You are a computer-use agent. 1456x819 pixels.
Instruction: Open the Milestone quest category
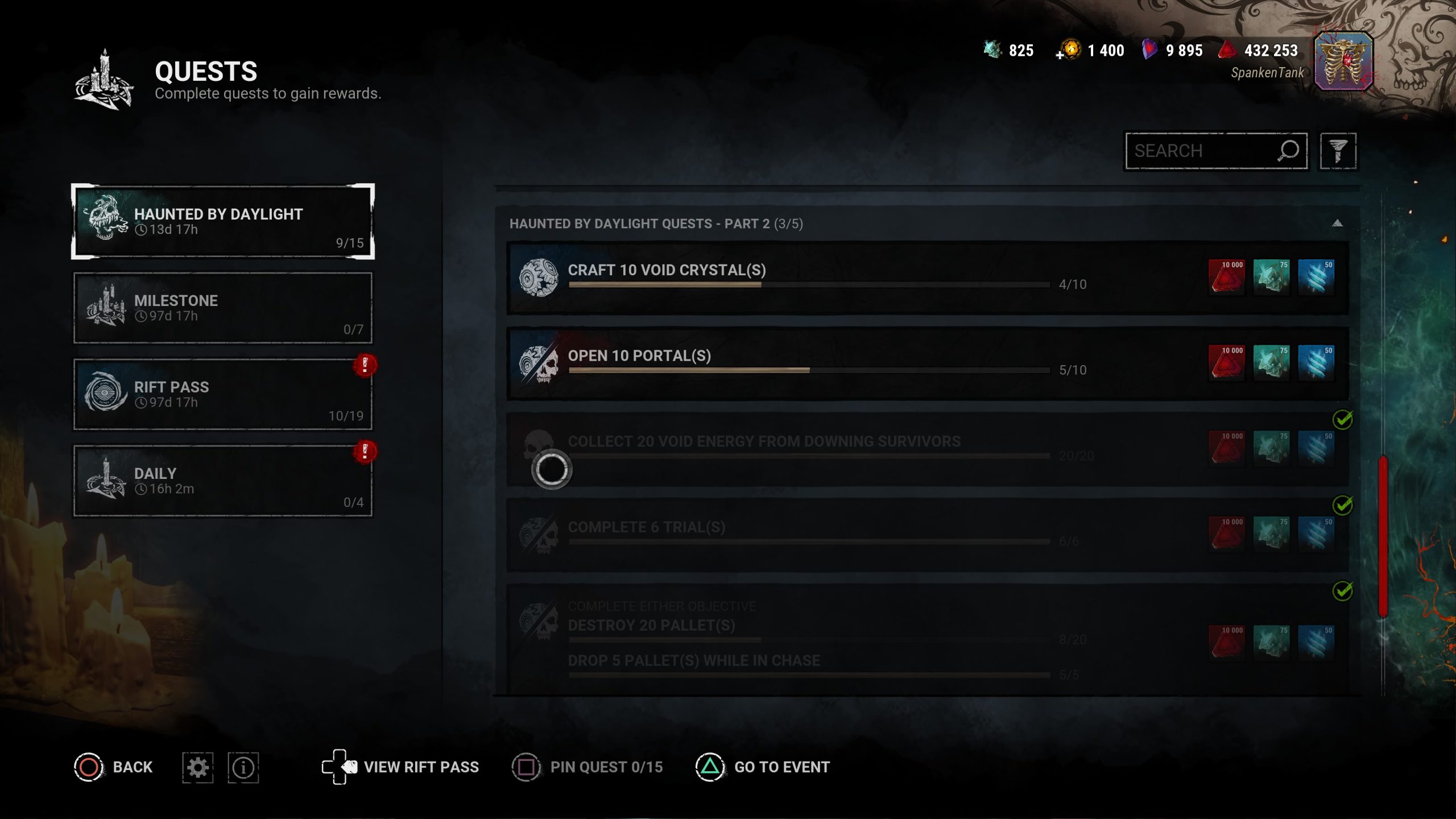[222, 308]
